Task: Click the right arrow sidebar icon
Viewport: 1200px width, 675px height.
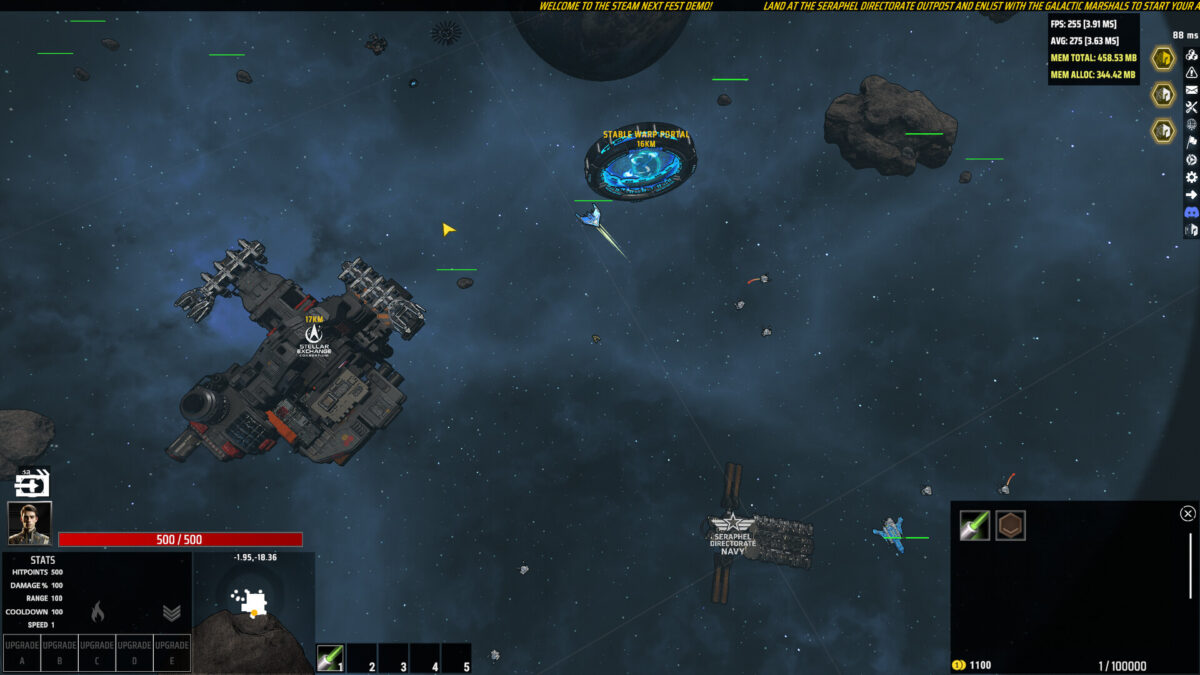Action: point(1191,195)
